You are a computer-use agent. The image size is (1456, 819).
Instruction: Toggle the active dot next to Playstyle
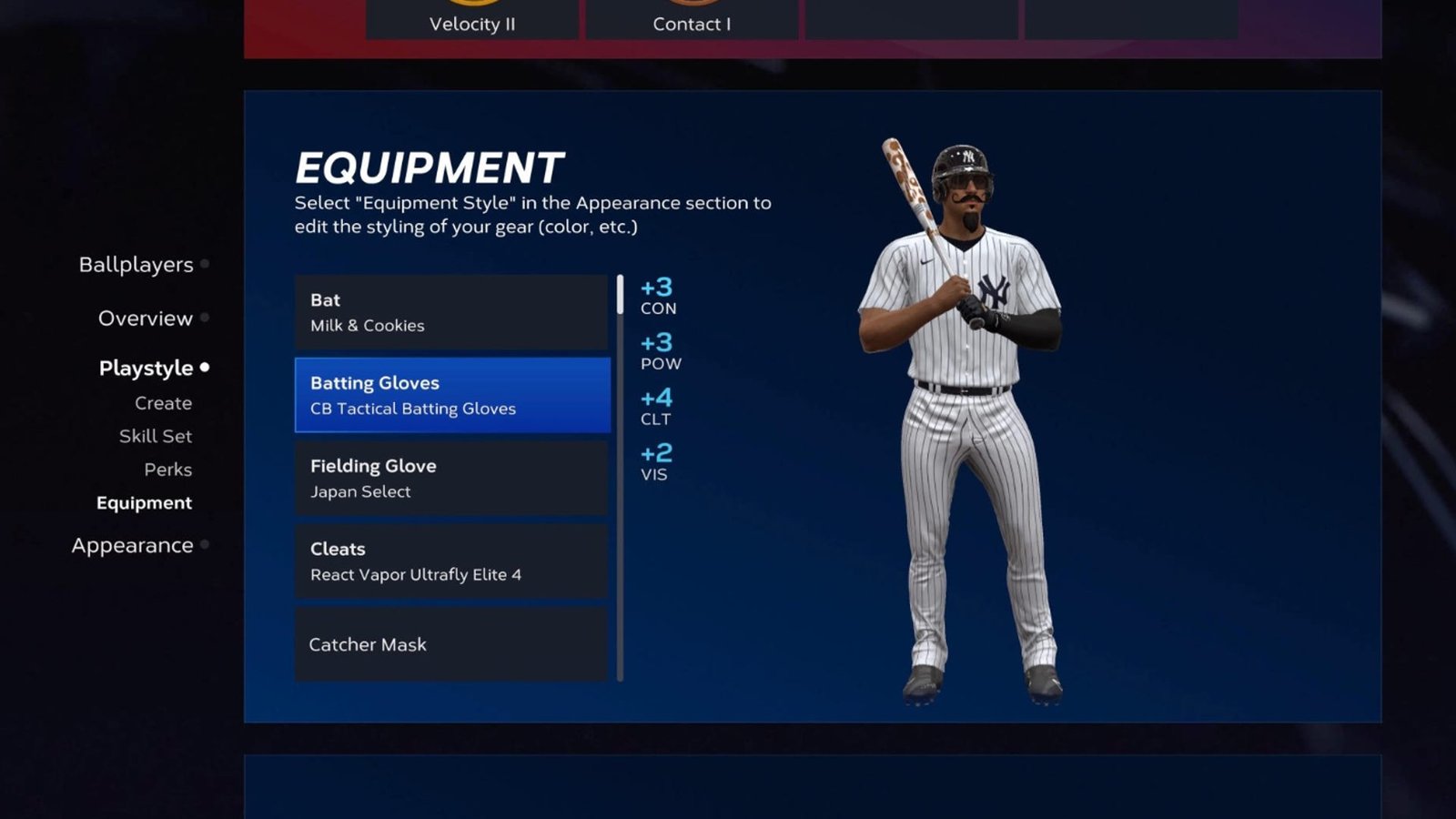(x=205, y=368)
